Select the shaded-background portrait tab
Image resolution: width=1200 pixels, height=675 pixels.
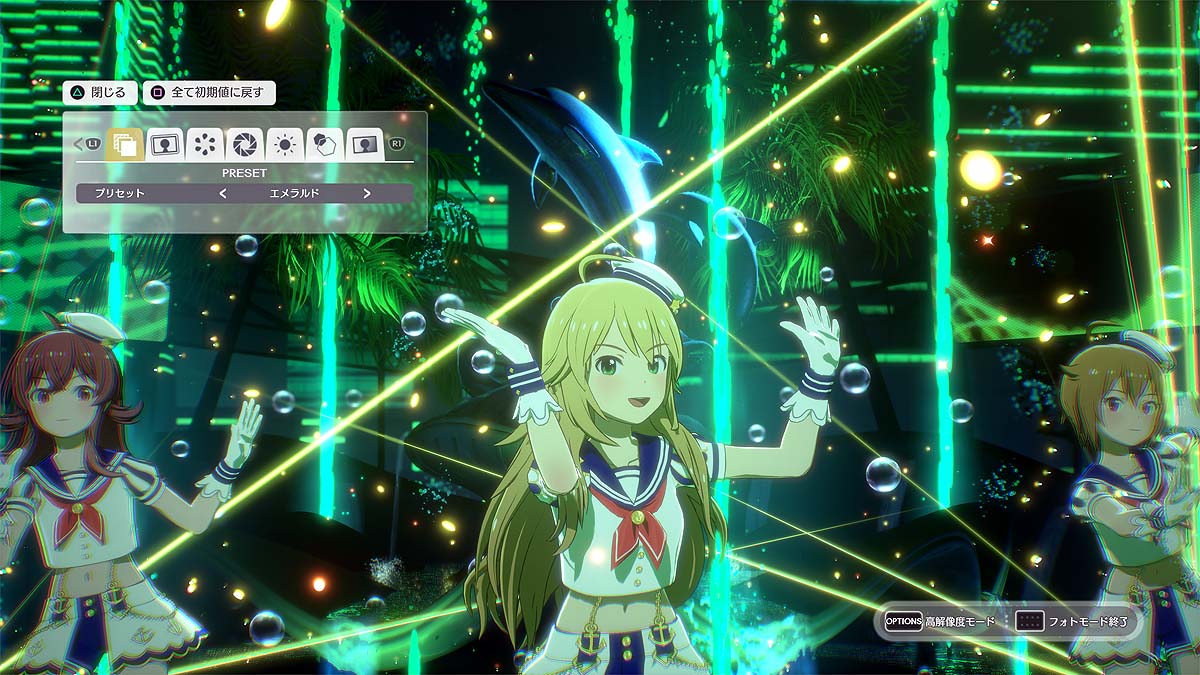pos(365,145)
